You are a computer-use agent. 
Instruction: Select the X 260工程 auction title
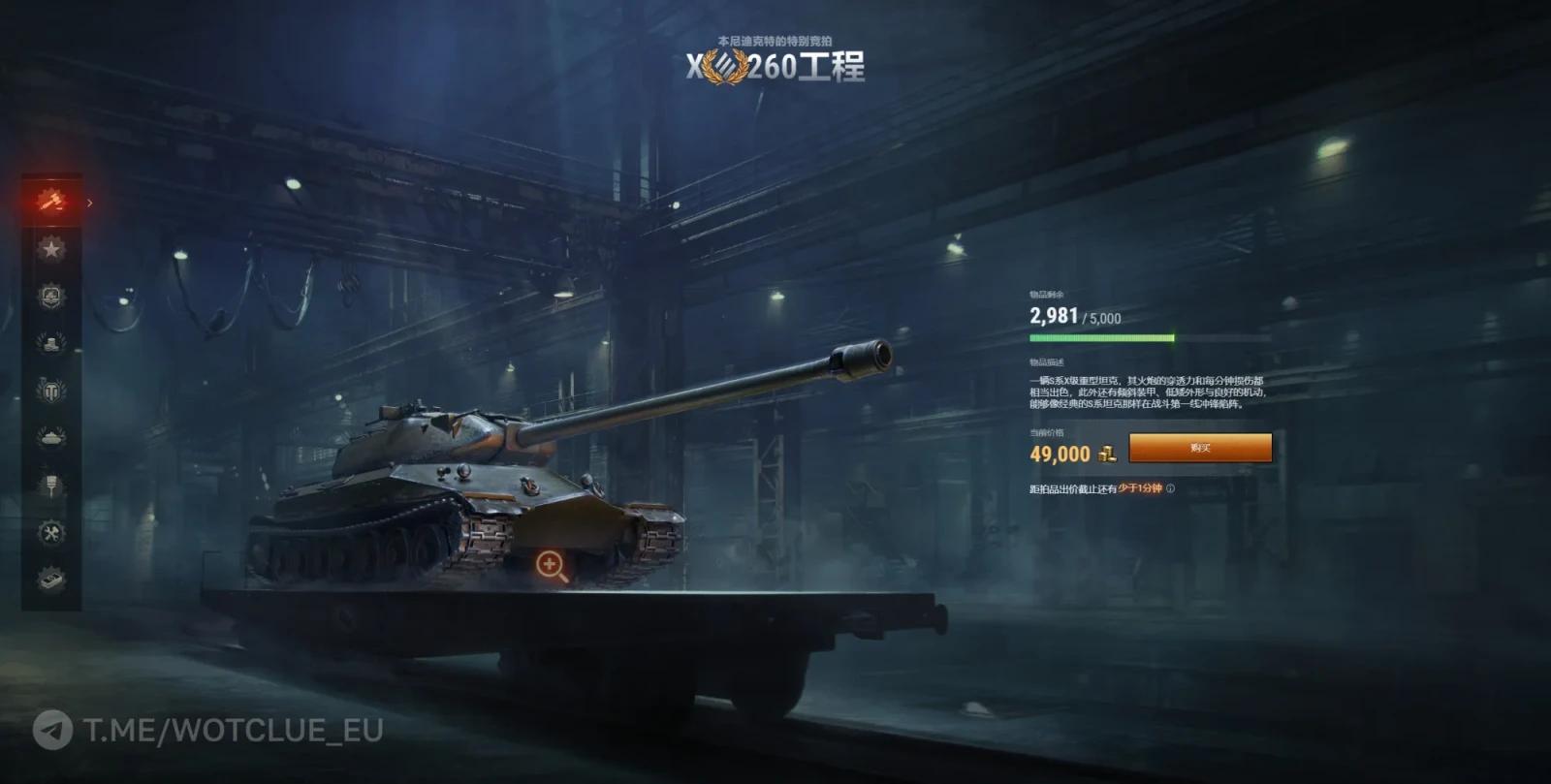point(775,65)
